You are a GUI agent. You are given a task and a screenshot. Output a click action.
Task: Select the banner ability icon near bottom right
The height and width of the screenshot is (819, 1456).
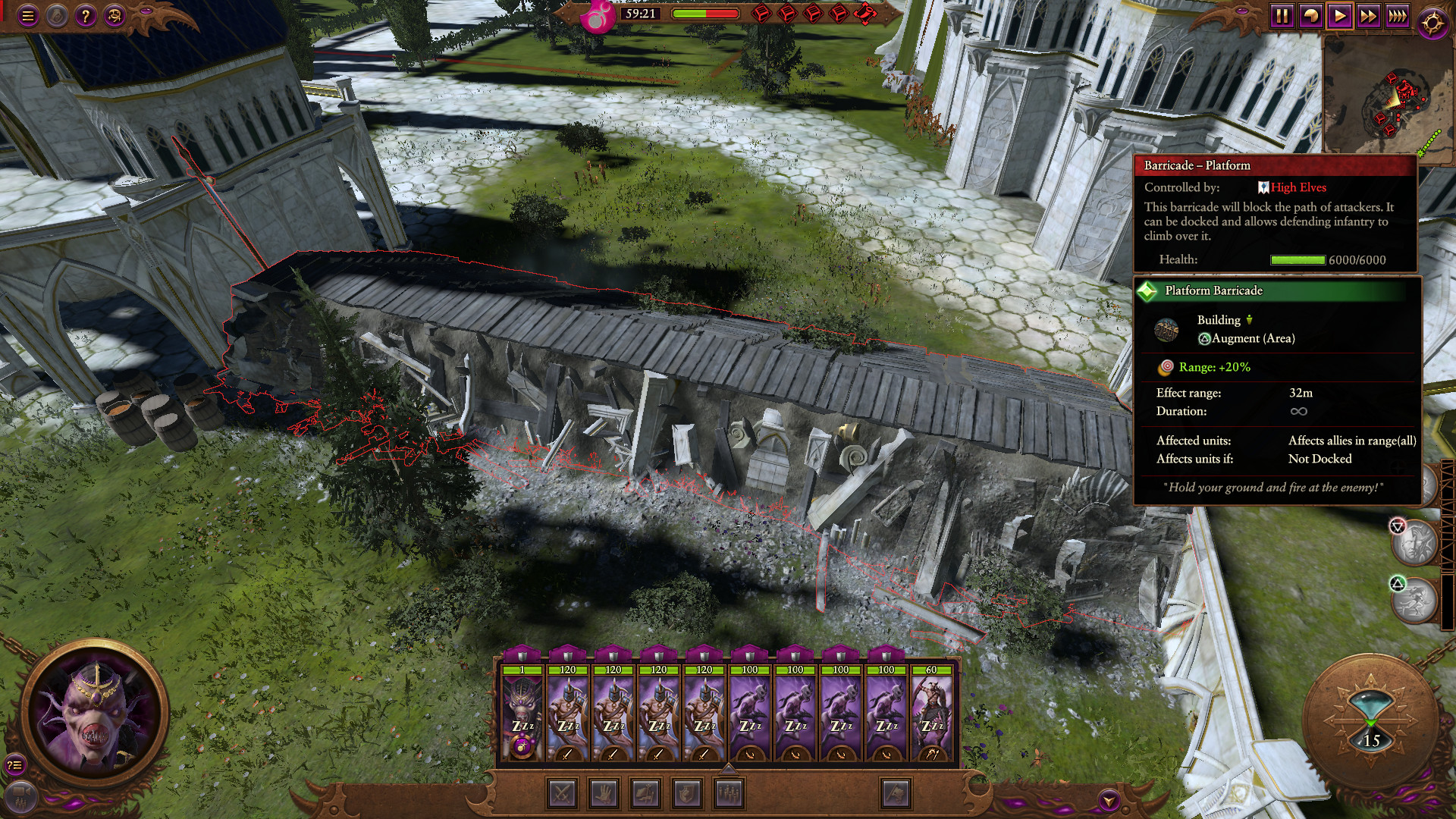click(896, 794)
